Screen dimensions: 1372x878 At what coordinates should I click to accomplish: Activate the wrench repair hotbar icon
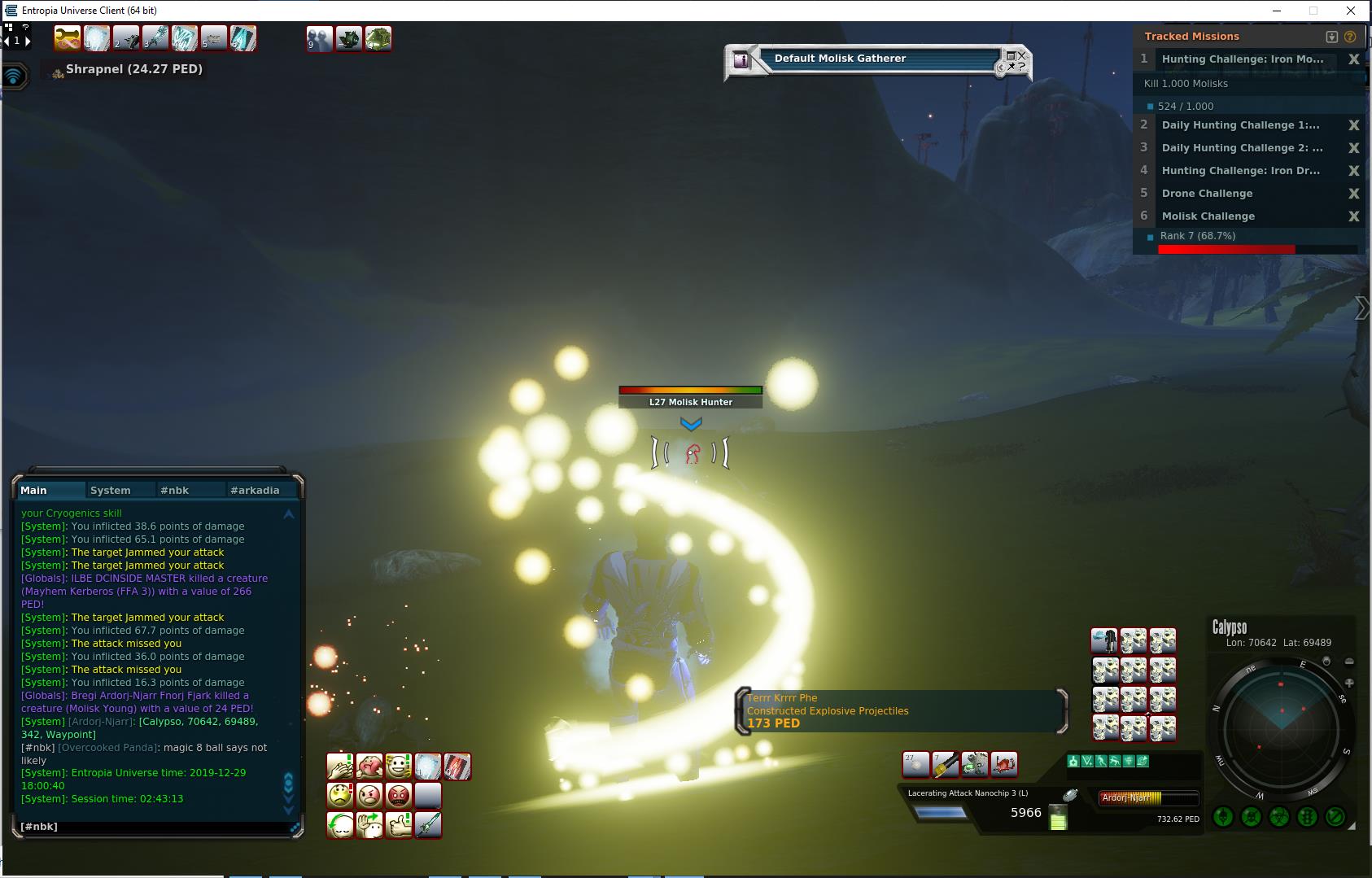[x=67, y=38]
